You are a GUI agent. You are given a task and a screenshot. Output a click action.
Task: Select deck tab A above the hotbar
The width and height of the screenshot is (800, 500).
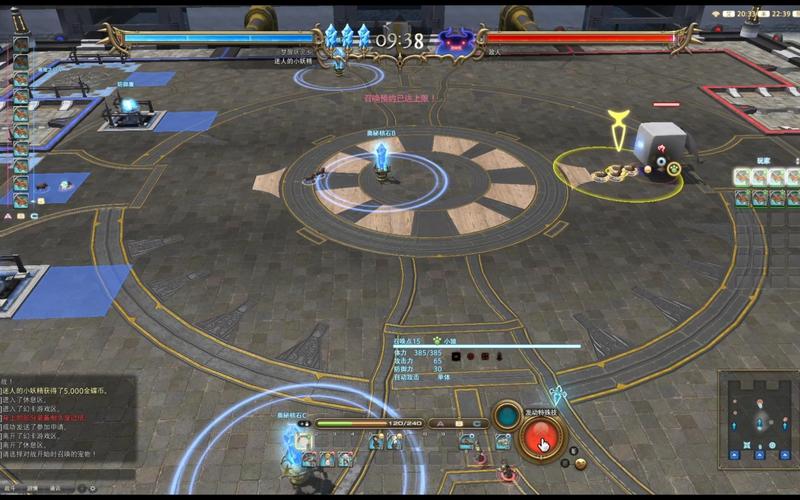point(440,423)
